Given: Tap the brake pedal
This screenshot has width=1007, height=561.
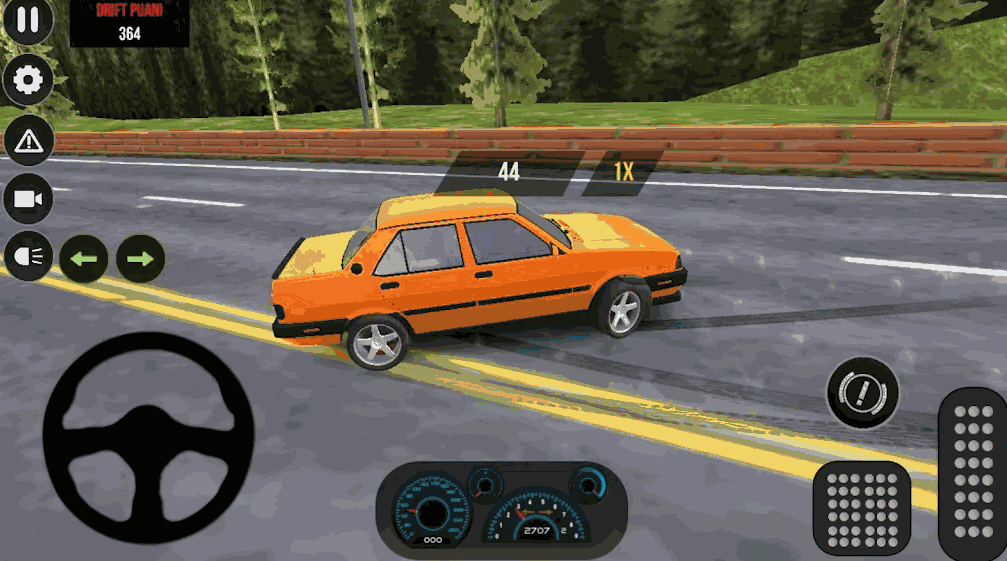Looking at the screenshot, I should (861, 508).
